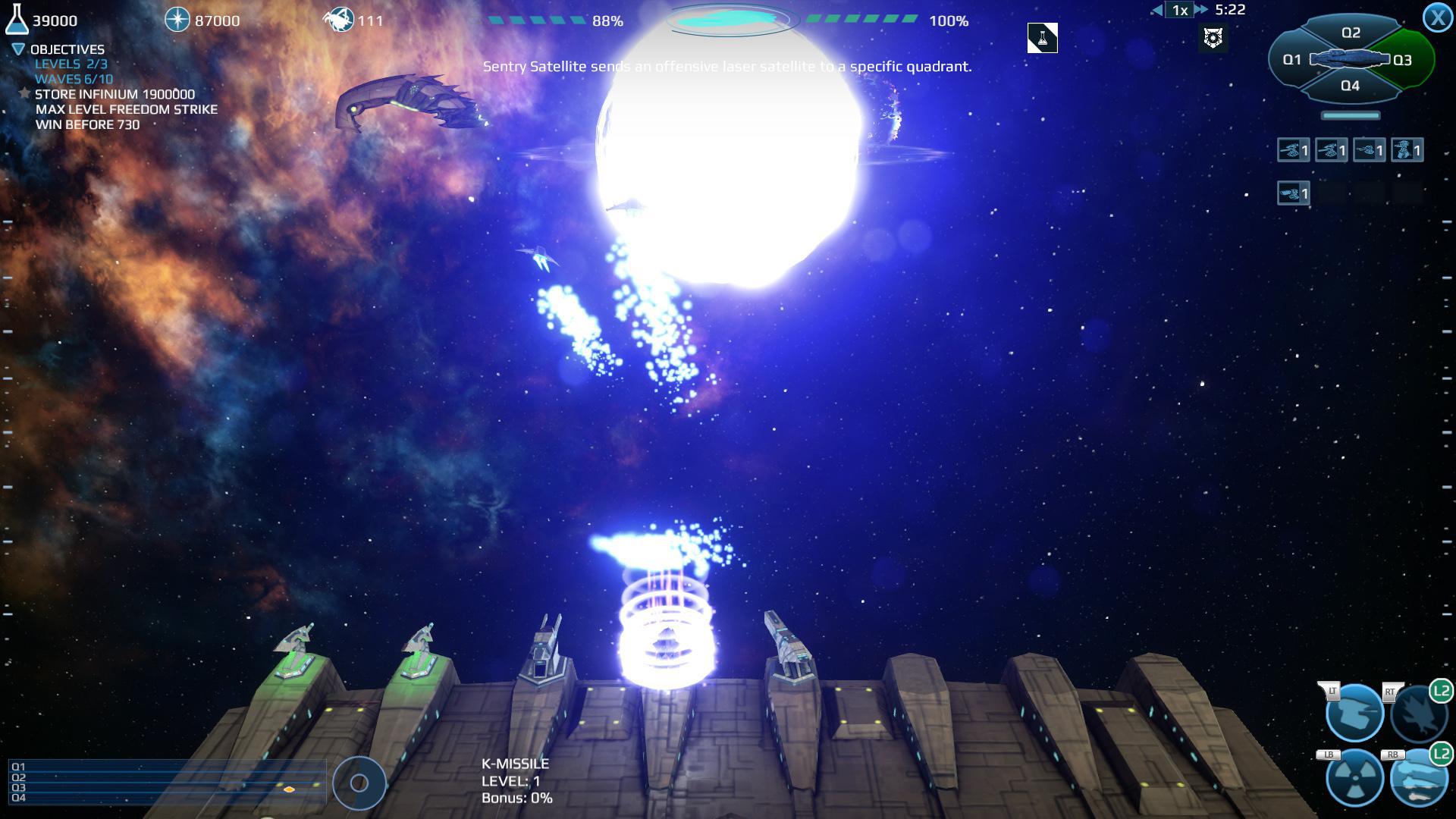Activate quadrant Q2 on the radar diagram
1456x819 pixels.
point(1351,32)
